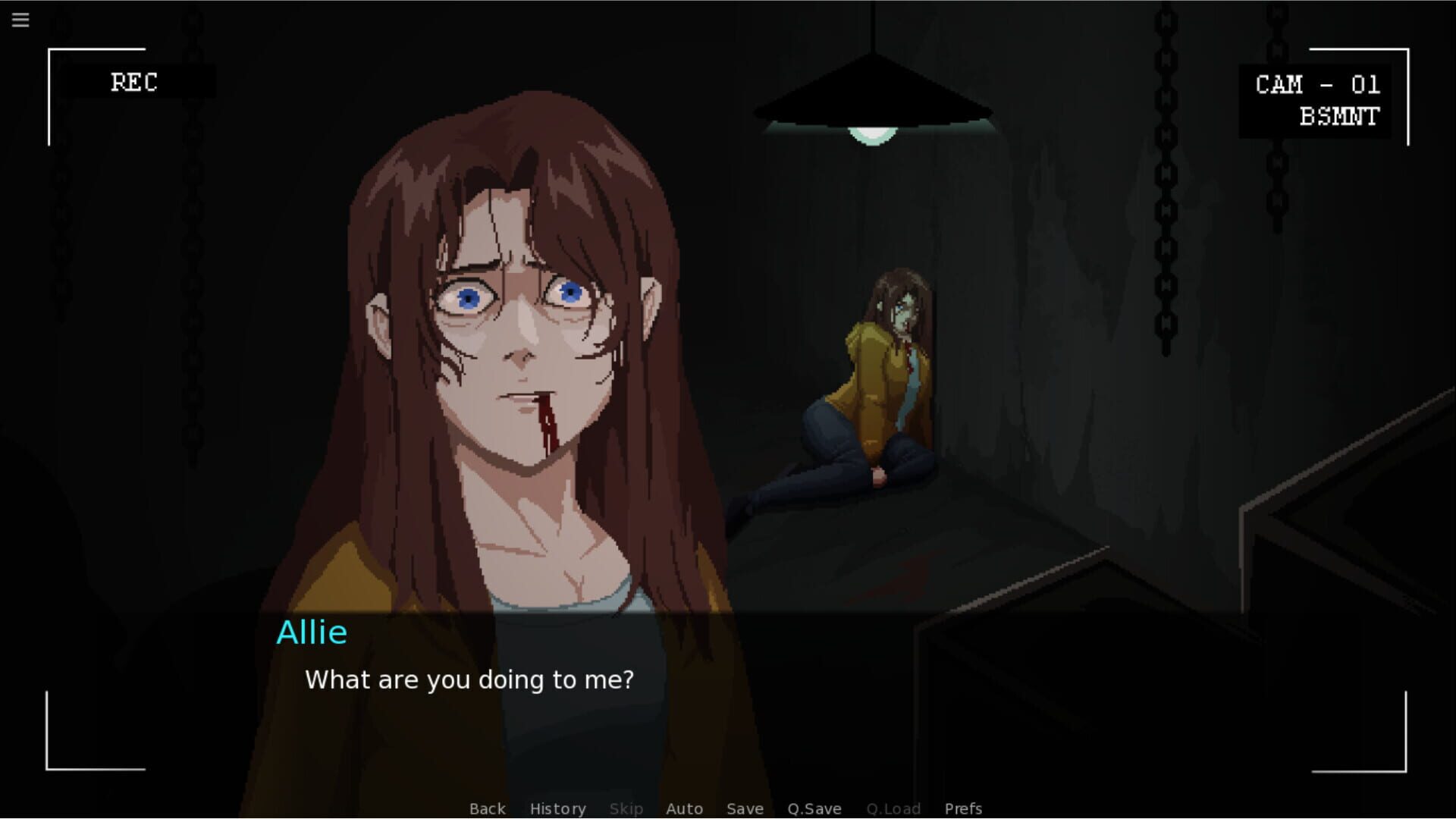Open the Prefs preferences menu

click(962, 808)
